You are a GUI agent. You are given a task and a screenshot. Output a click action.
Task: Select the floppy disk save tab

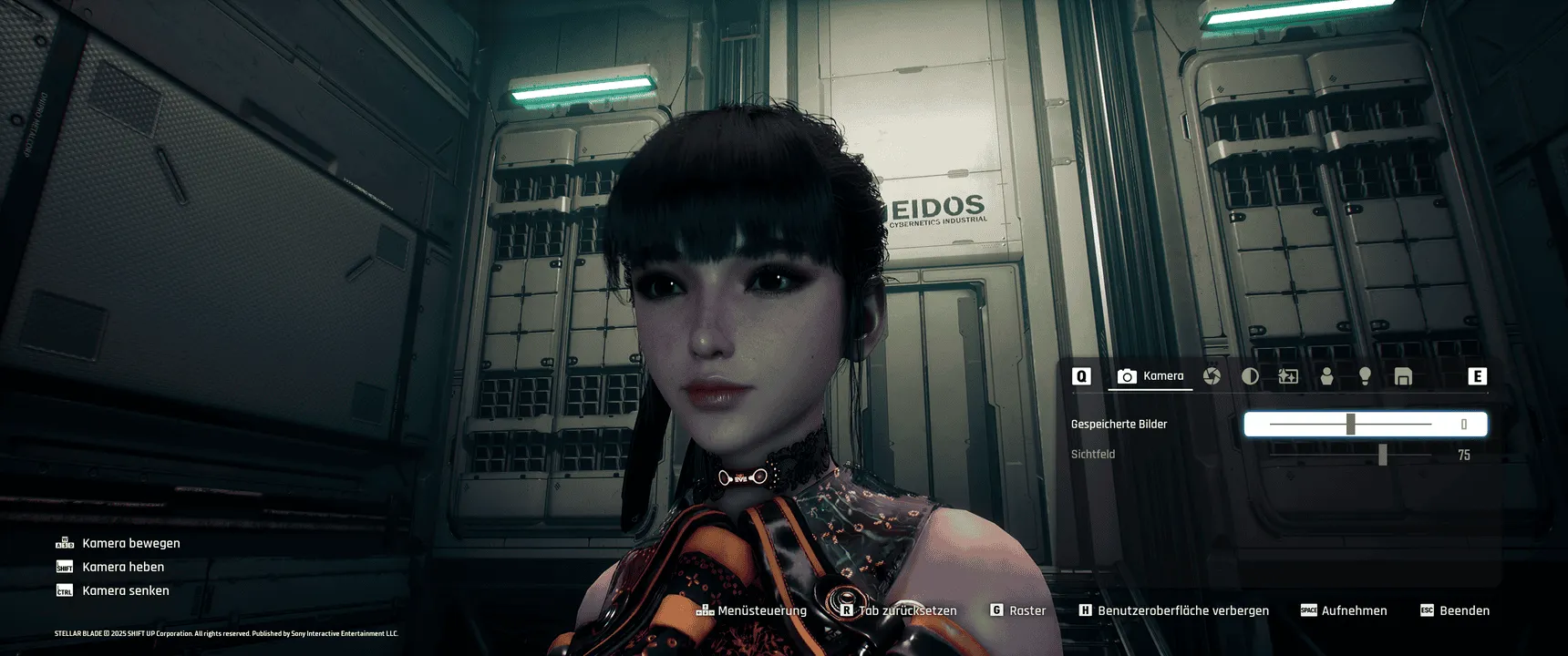click(x=1403, y=376)
